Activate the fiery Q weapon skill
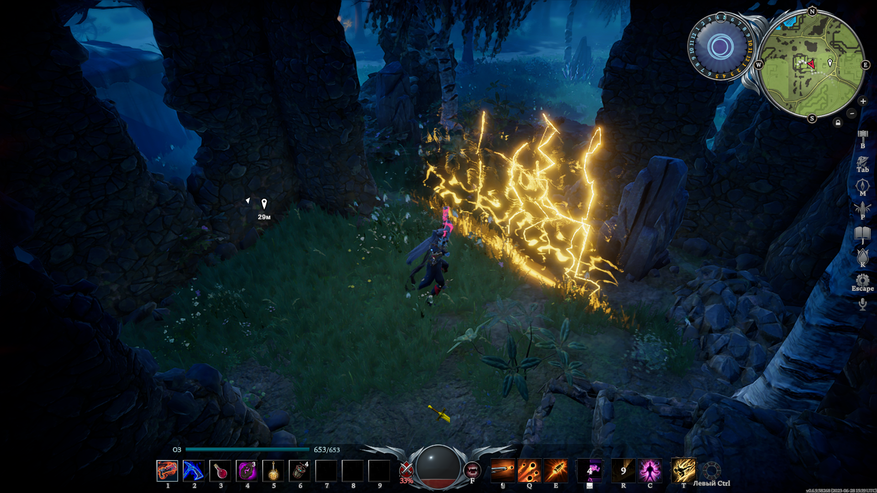Image resolution: width=877 pixels, height=493 pixels. (529, 469)
